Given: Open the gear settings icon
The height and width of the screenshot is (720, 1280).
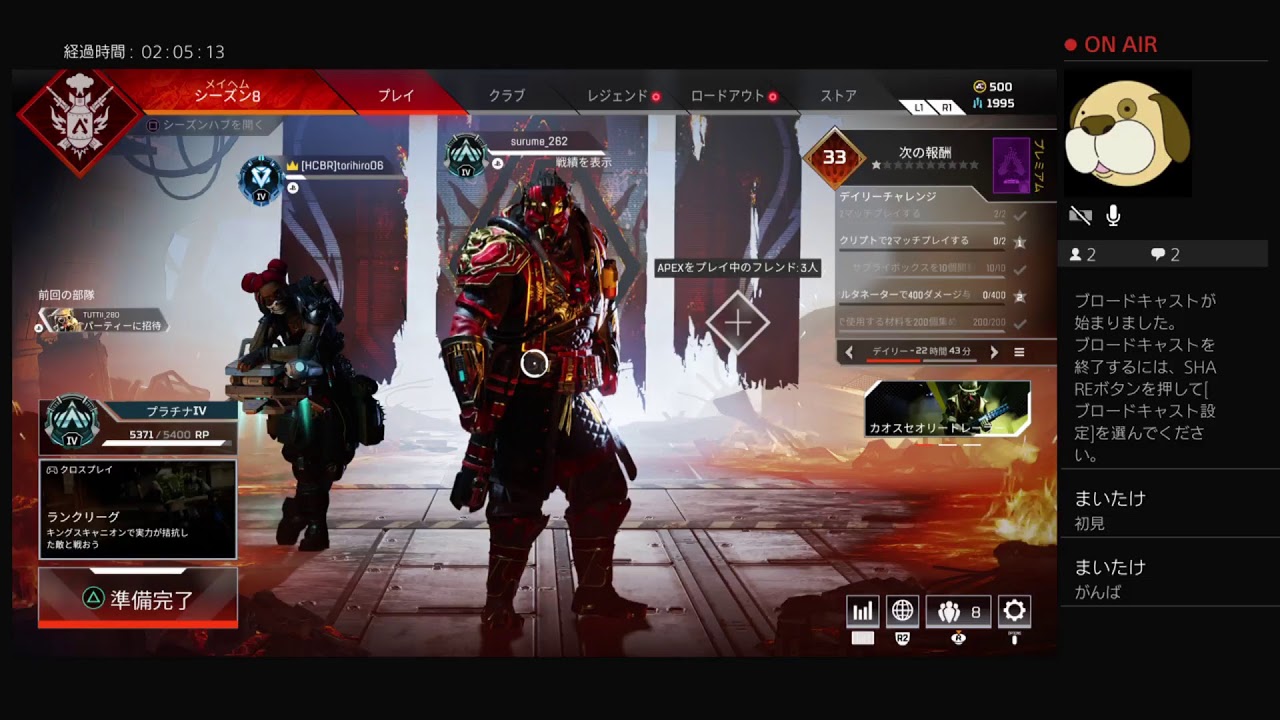Looking at the screenshot, I should tap(1014, 611).
